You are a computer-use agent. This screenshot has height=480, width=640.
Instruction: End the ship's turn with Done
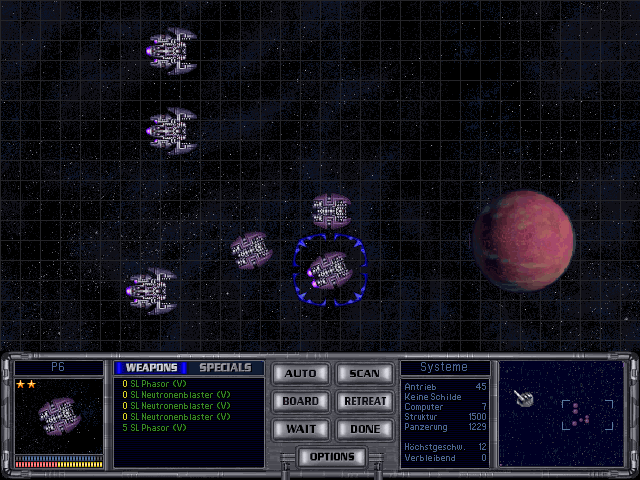click(364, 428)
